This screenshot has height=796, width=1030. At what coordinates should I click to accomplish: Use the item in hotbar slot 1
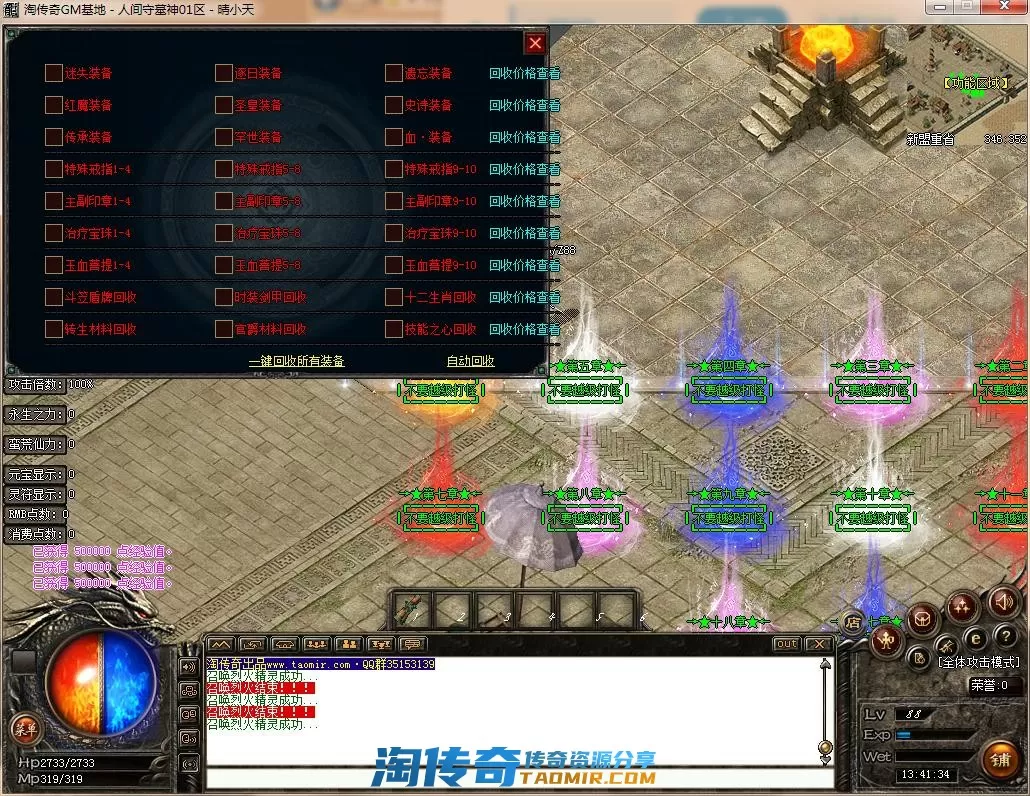point(410,607)
